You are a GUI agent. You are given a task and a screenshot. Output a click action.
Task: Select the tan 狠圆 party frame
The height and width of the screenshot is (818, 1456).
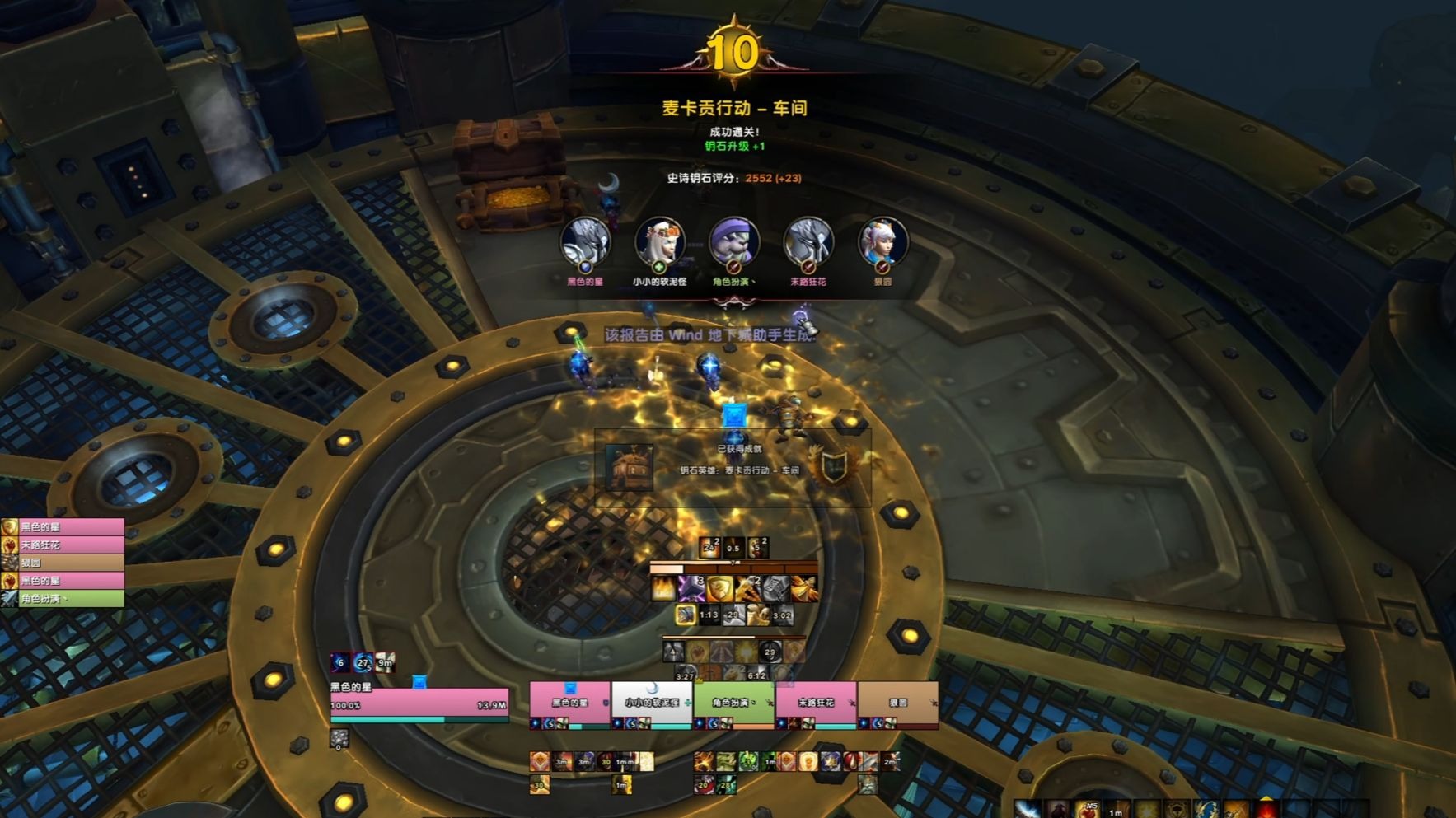click(x=897, y=704)
